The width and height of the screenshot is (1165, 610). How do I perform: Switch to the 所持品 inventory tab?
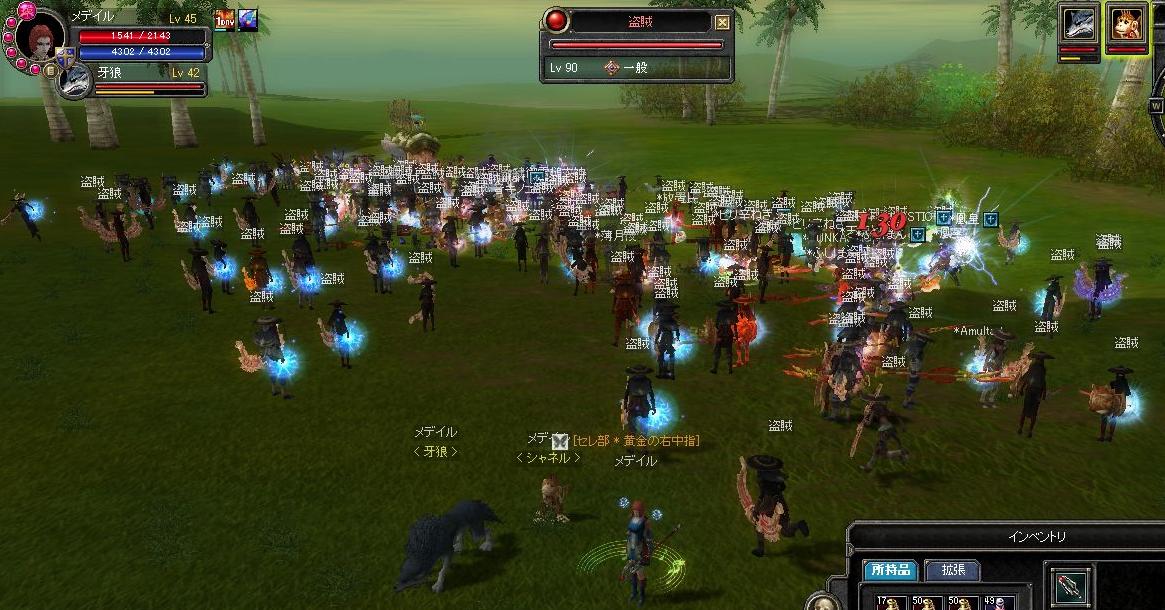coord(890,569)
